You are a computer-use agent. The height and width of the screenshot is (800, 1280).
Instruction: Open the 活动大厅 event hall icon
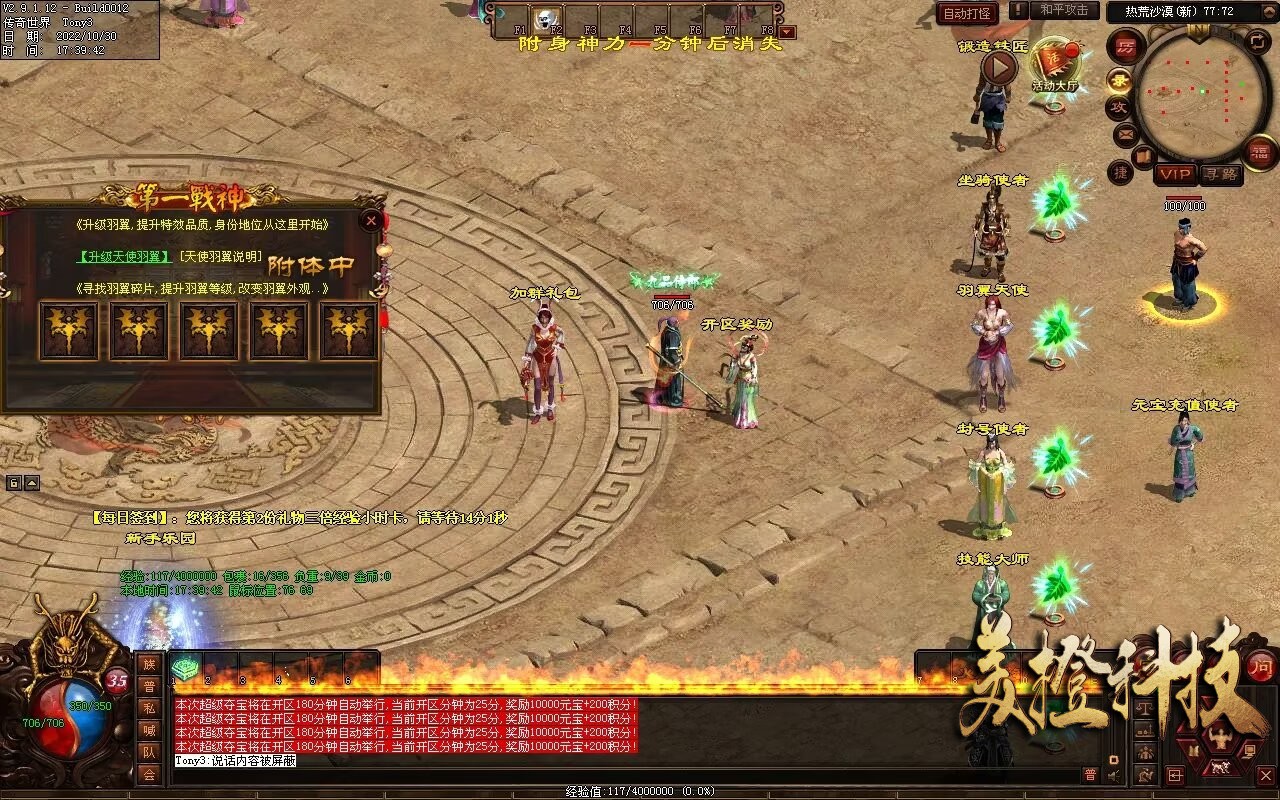[1056, 64]
